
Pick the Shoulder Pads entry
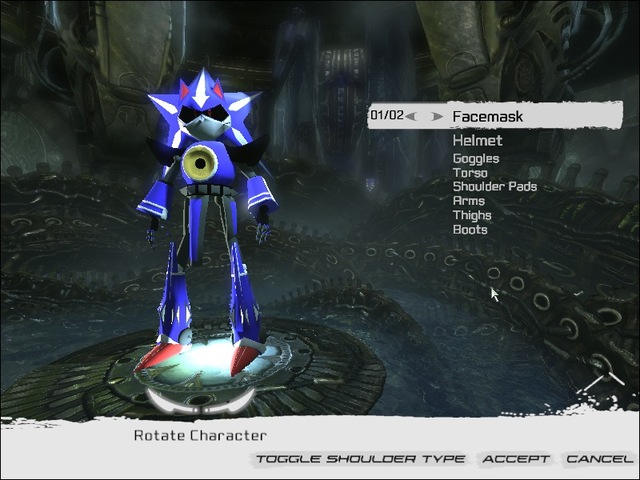click(494, 186)
